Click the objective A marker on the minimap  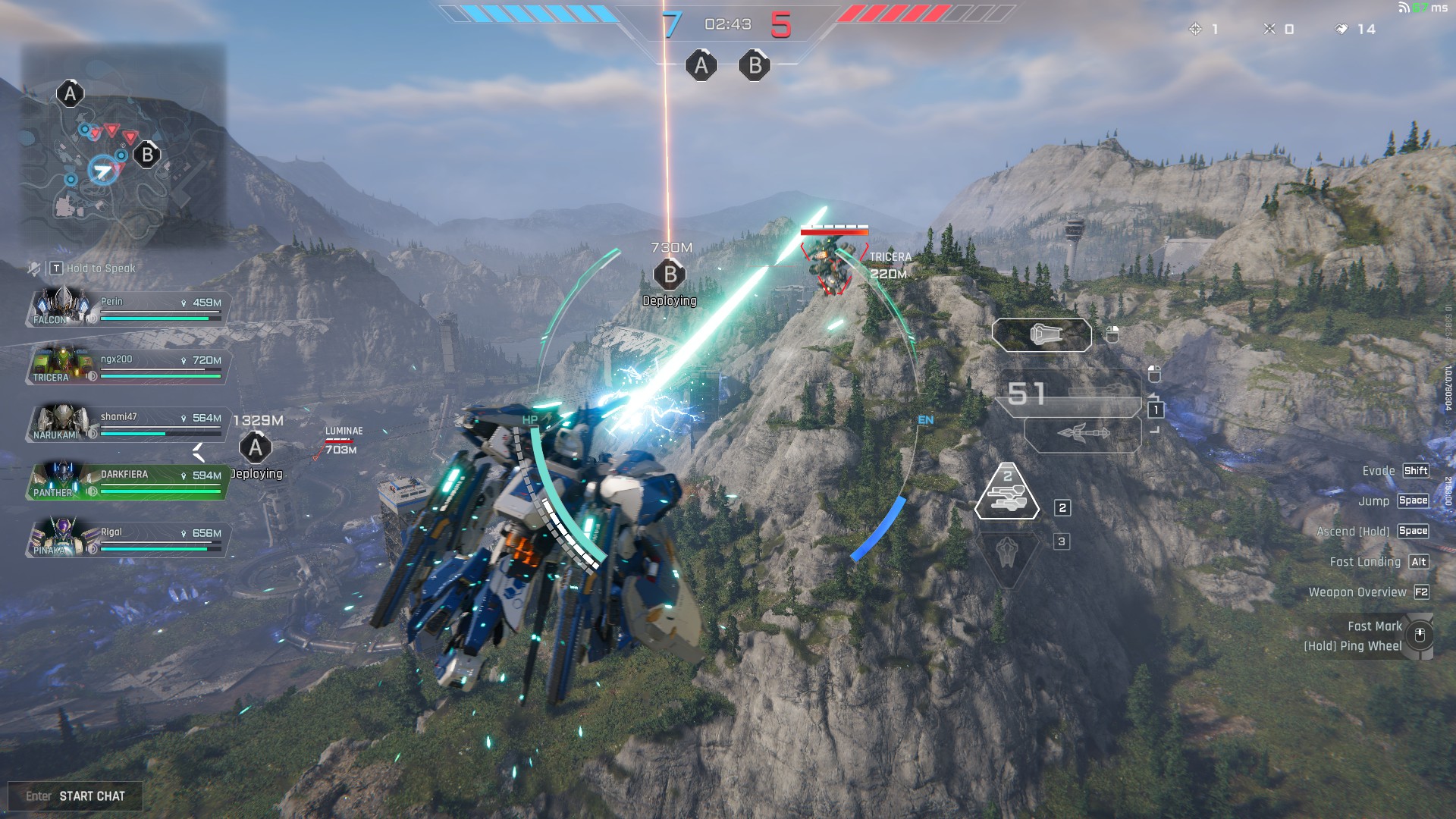pyautogui.click(x=70, y=94)
